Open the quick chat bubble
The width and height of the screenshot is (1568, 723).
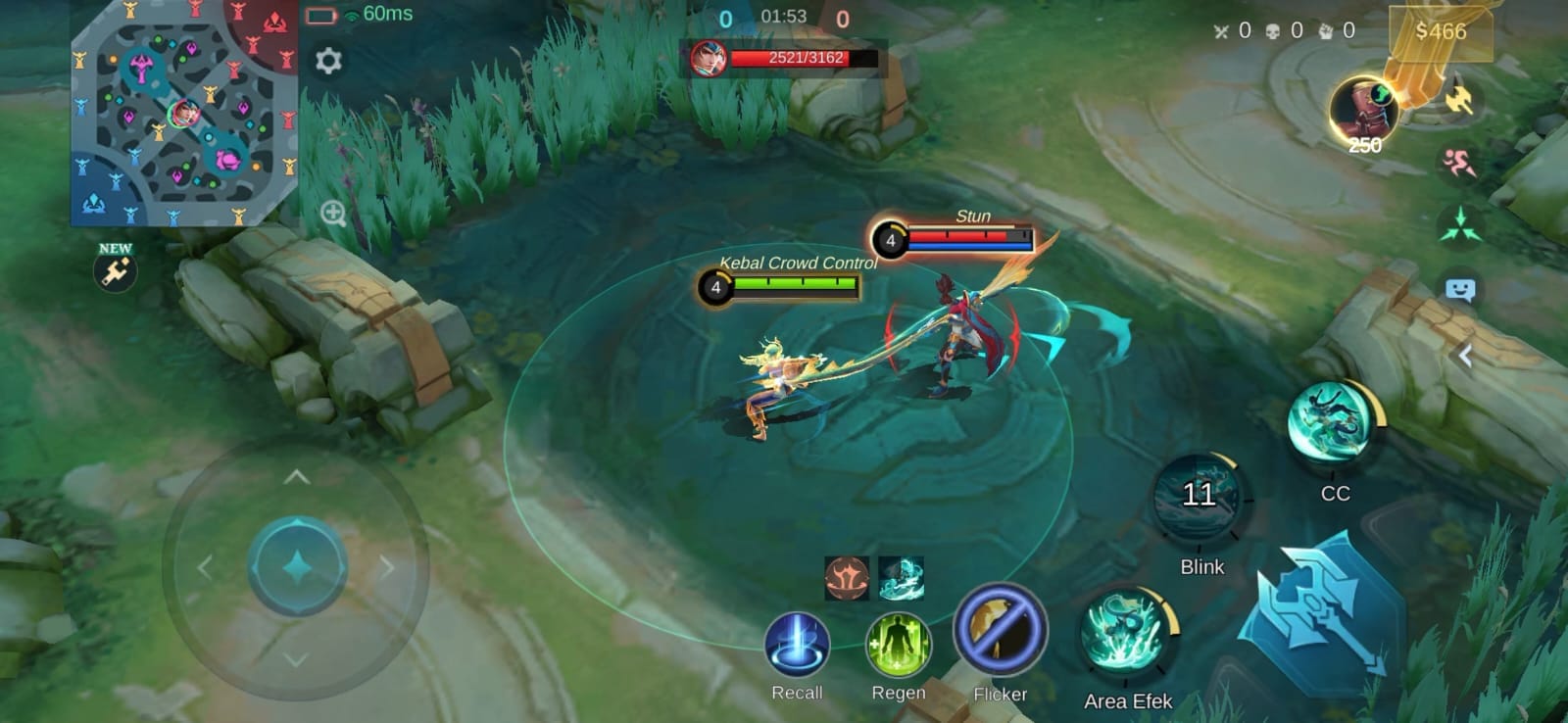coord(1460,290)
